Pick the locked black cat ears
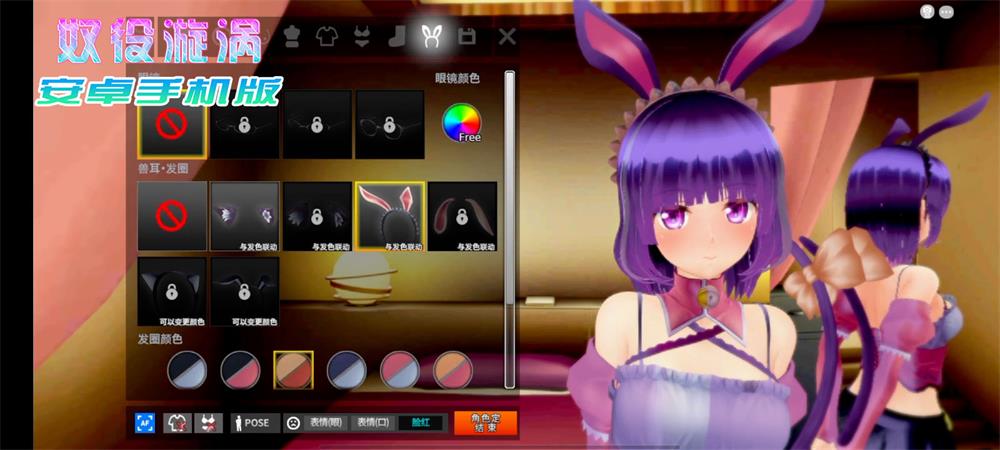 click(172, 291)
